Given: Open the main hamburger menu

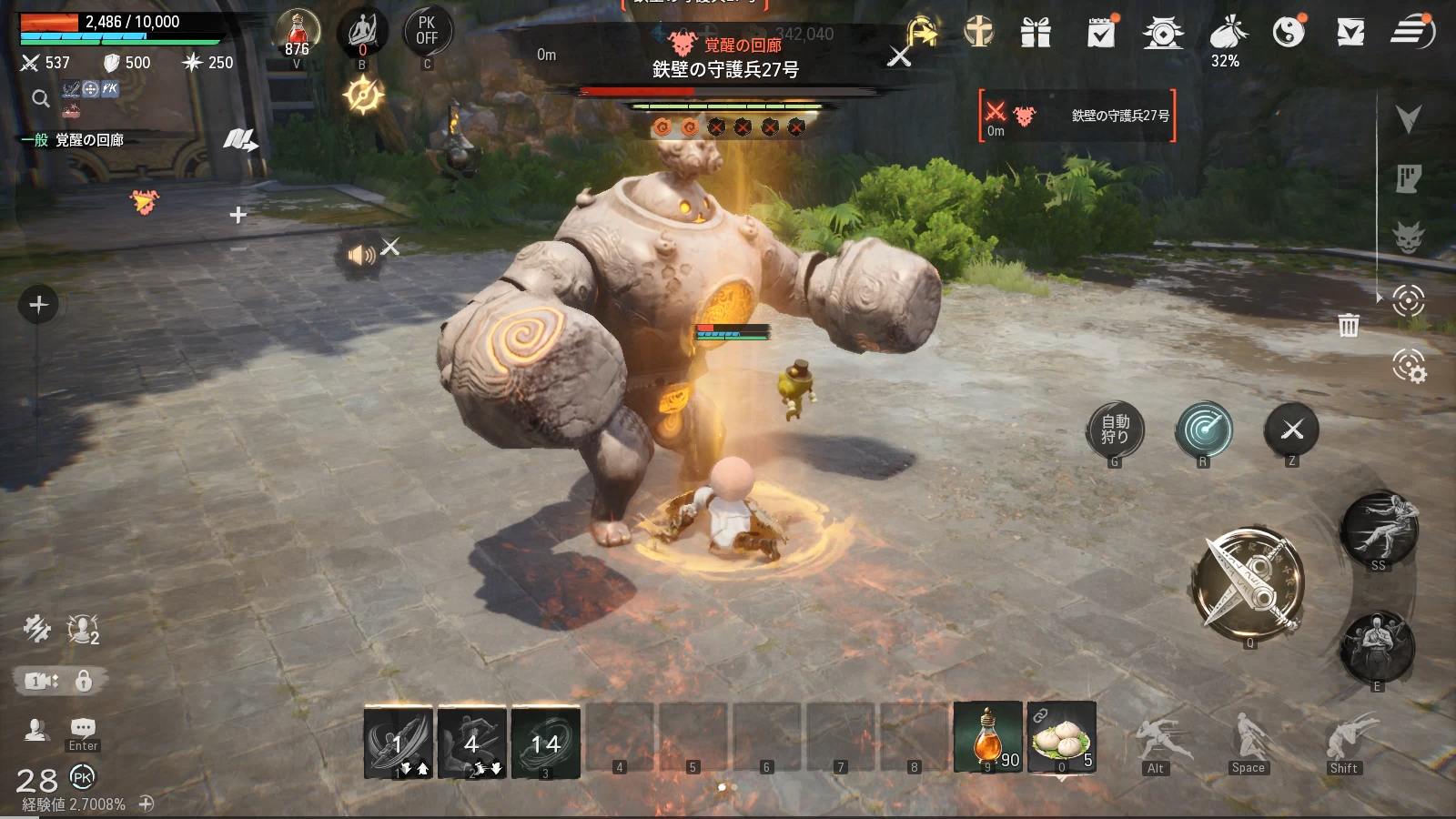Looking at the screenshot, I should (1411, 32).
